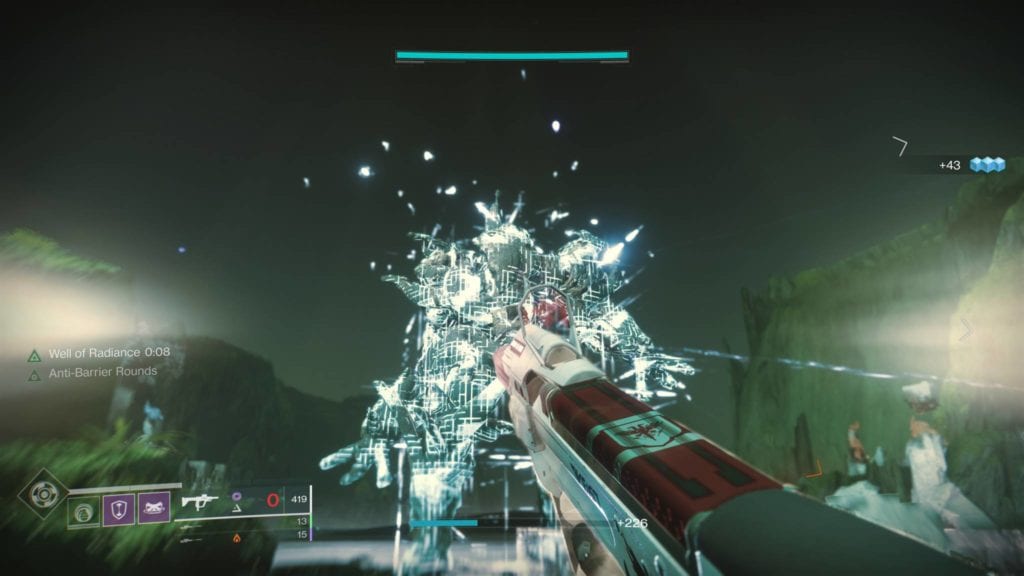The image size is (1024, 576).
Task: Select the super ability diamond icon
Action: [x=43, y=493]
